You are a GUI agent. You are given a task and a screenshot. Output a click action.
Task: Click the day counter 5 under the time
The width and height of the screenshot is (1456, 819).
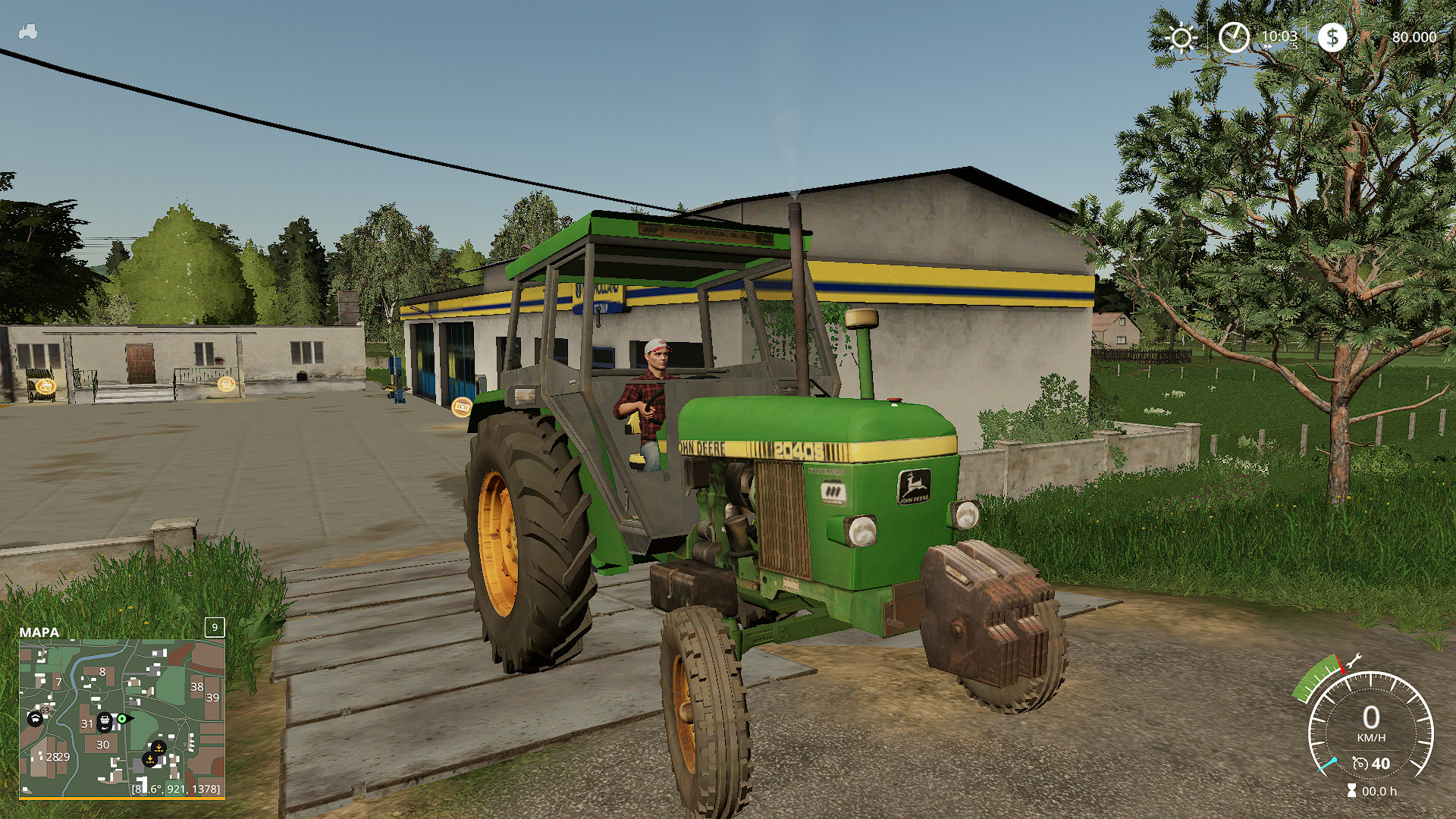pyautogui.click(x=1294, y=45)
